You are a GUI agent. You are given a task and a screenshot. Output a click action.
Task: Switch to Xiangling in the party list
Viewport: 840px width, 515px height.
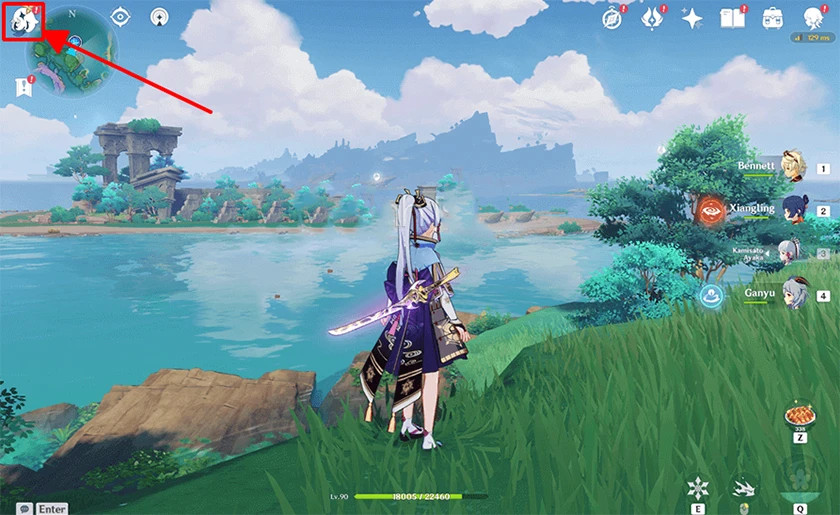coord(790,210)
